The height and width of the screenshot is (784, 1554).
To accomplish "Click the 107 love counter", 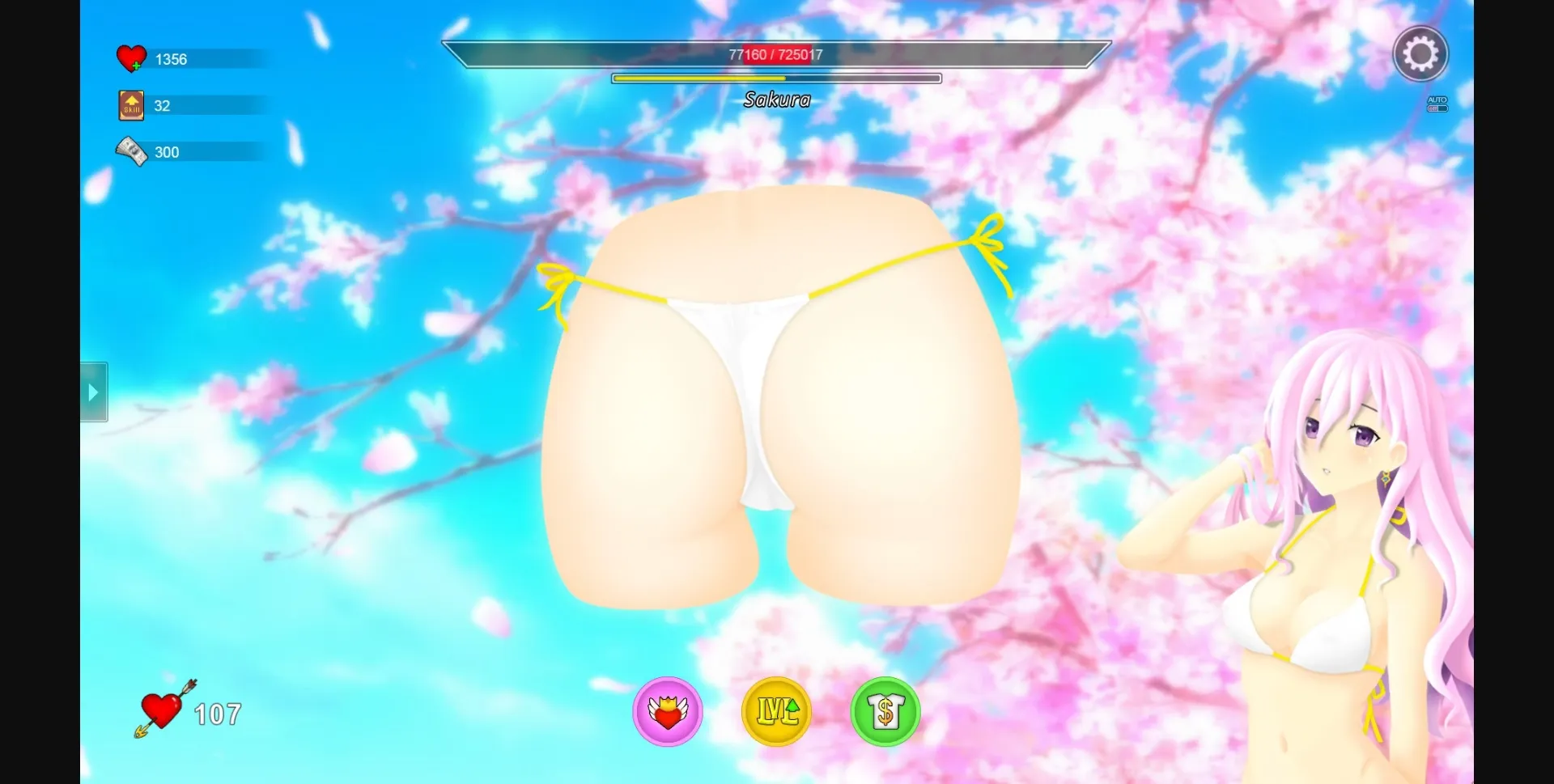I will [x=215, y=713].
